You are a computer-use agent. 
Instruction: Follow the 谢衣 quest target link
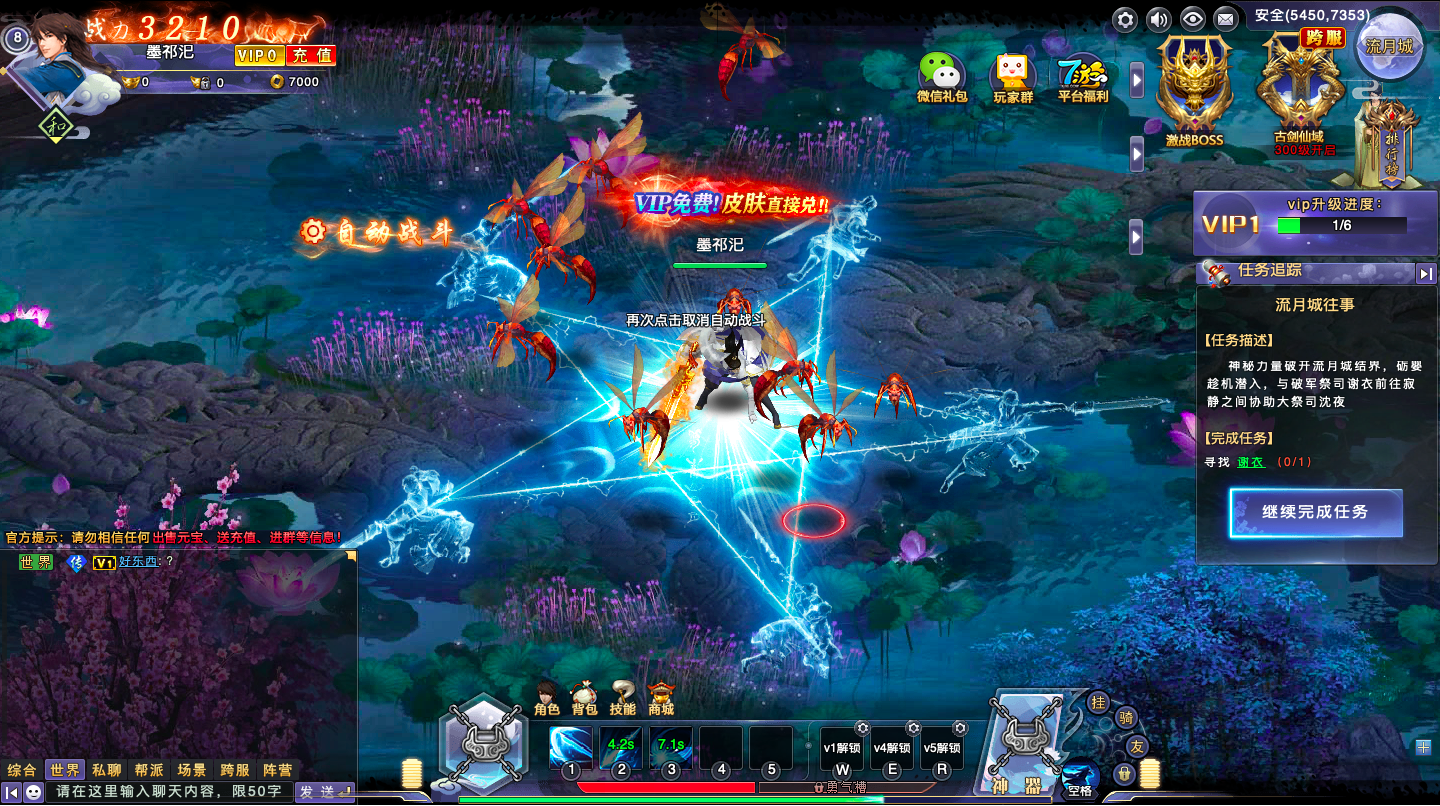click(1250, 462)
